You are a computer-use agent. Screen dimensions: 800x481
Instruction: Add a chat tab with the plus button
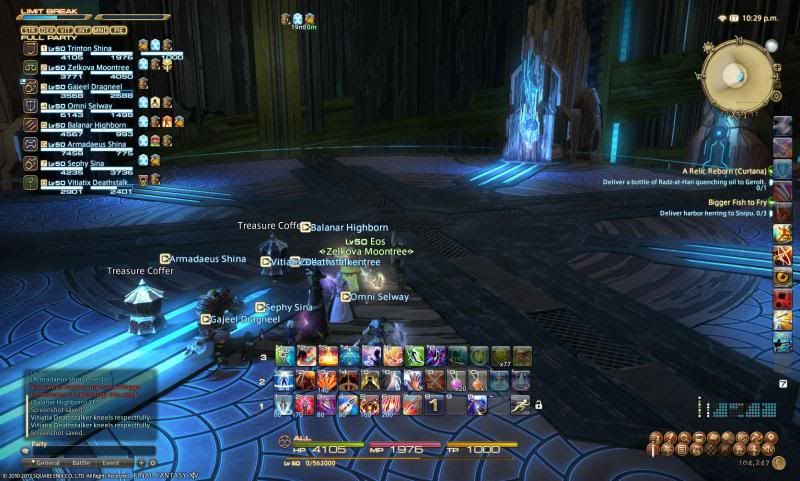(141, 463)
